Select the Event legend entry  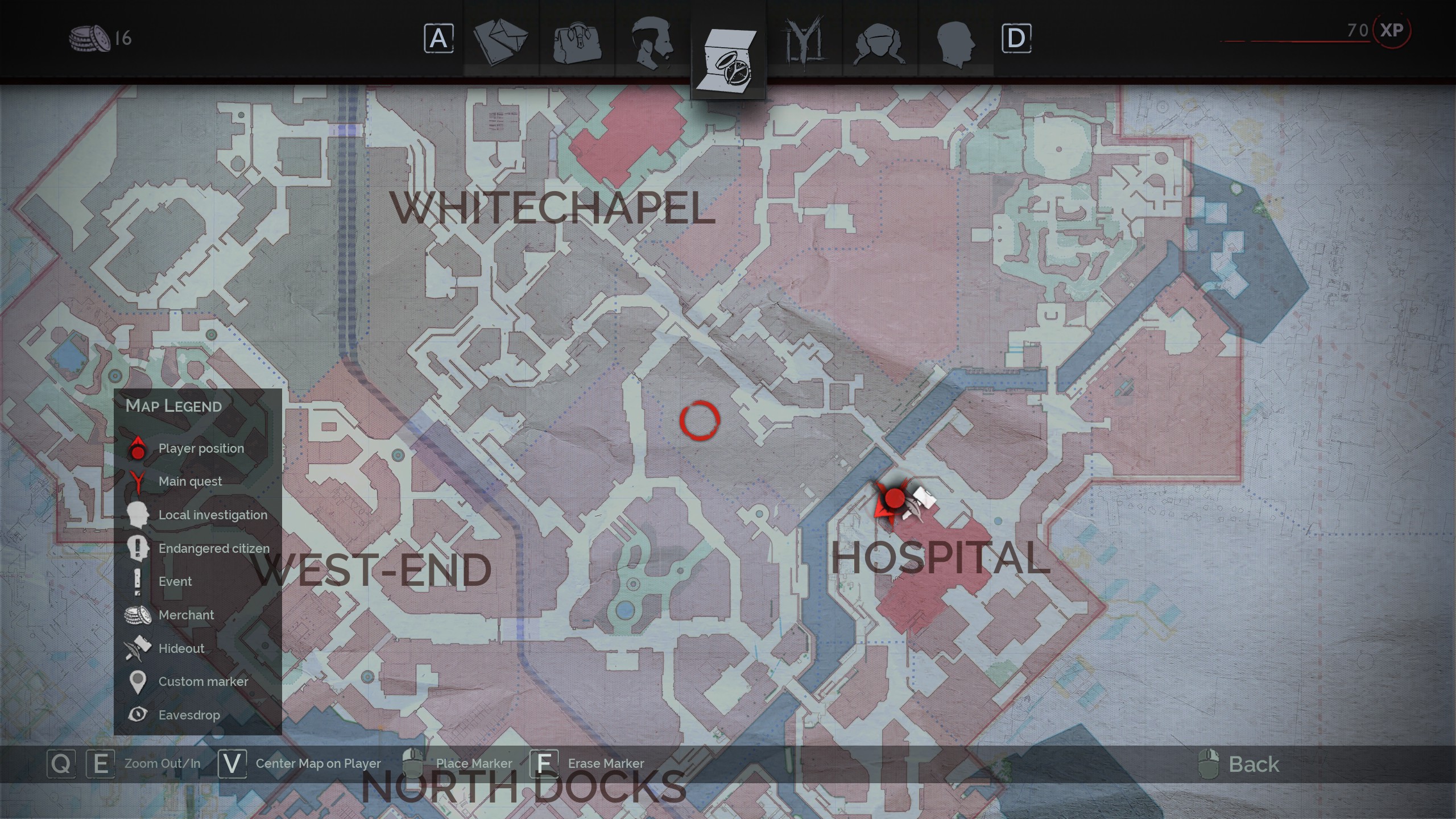pos(175,582)
